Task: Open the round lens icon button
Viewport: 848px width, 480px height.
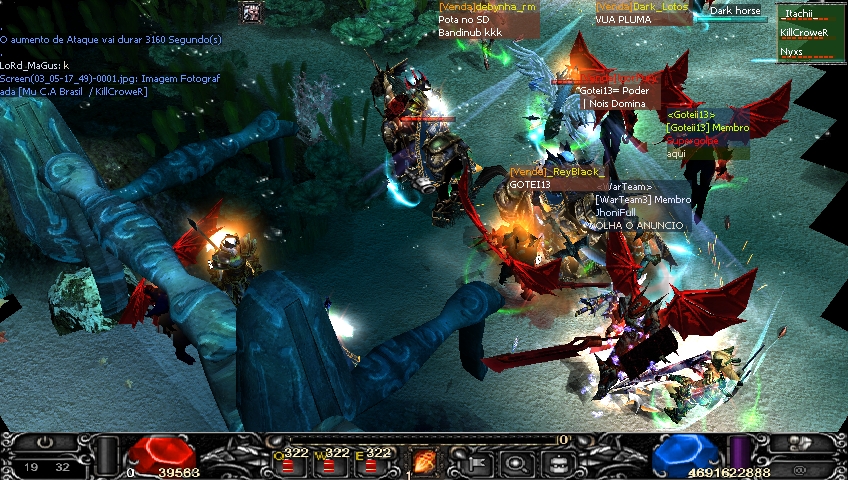Action: tap(516, 463)
